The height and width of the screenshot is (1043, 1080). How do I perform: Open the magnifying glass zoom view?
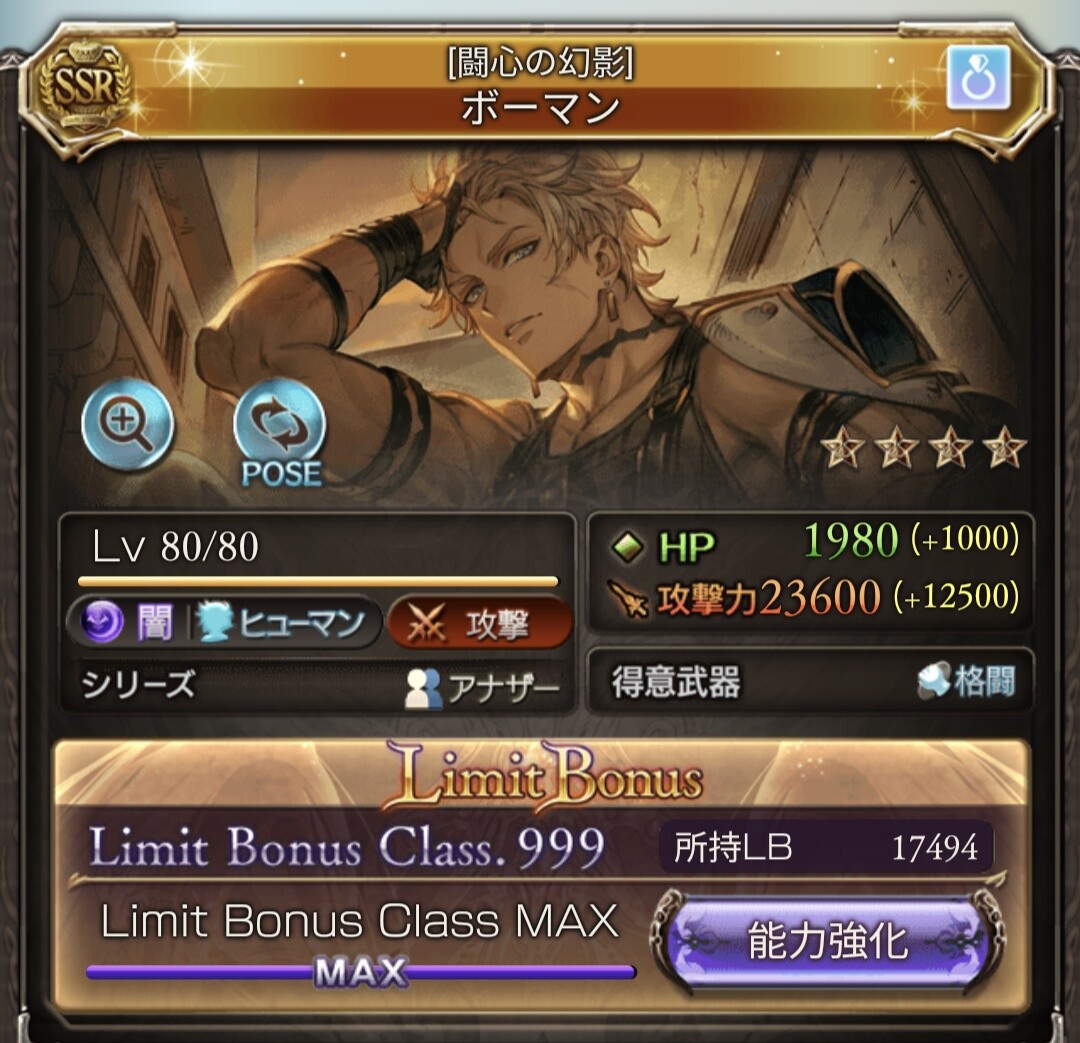click(x=128, y=427)
